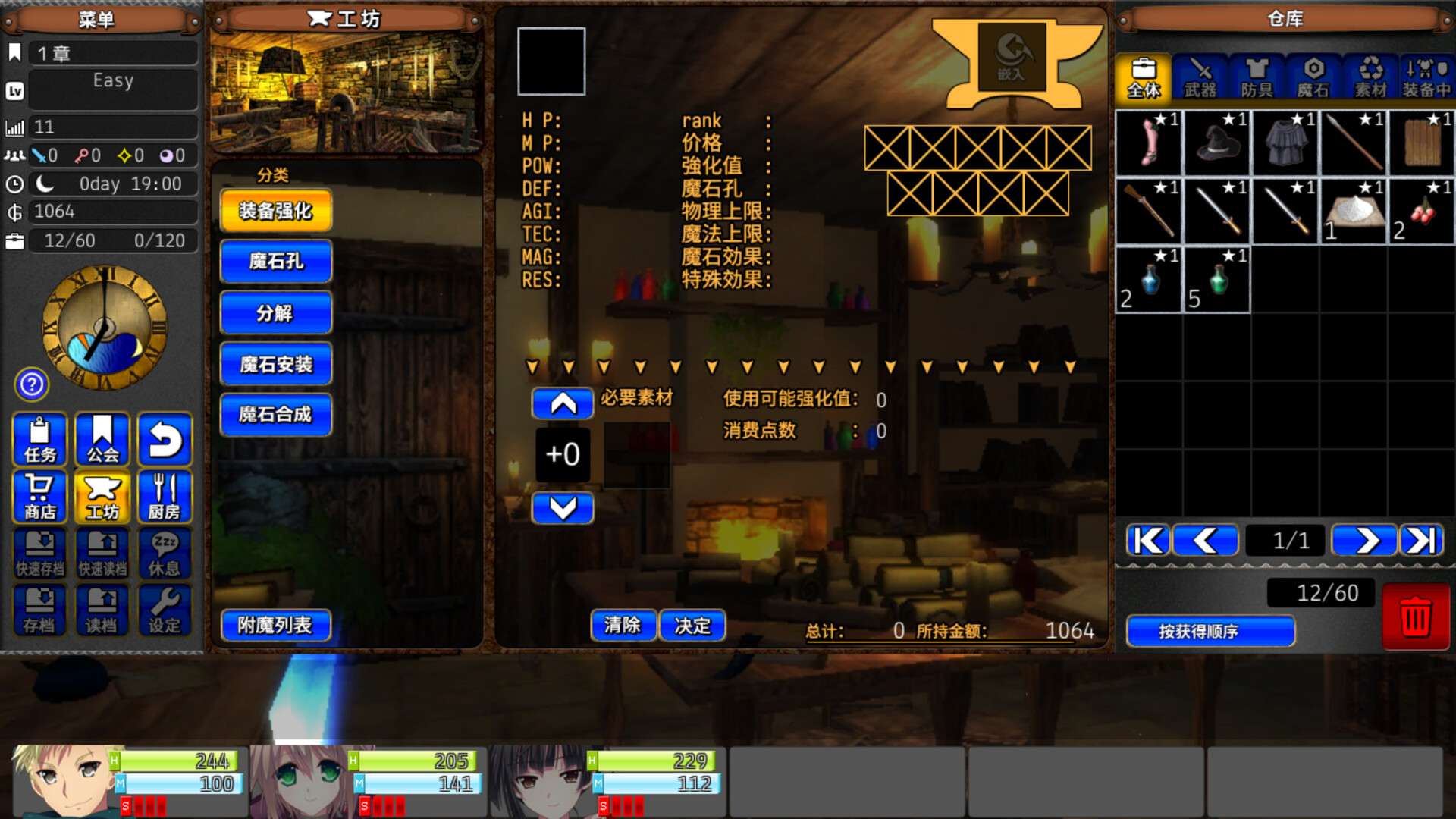This screenshot has width=1456, height=819.
Task: Click the downward arrow below +0 value
Action: click(x=563, y=509)
